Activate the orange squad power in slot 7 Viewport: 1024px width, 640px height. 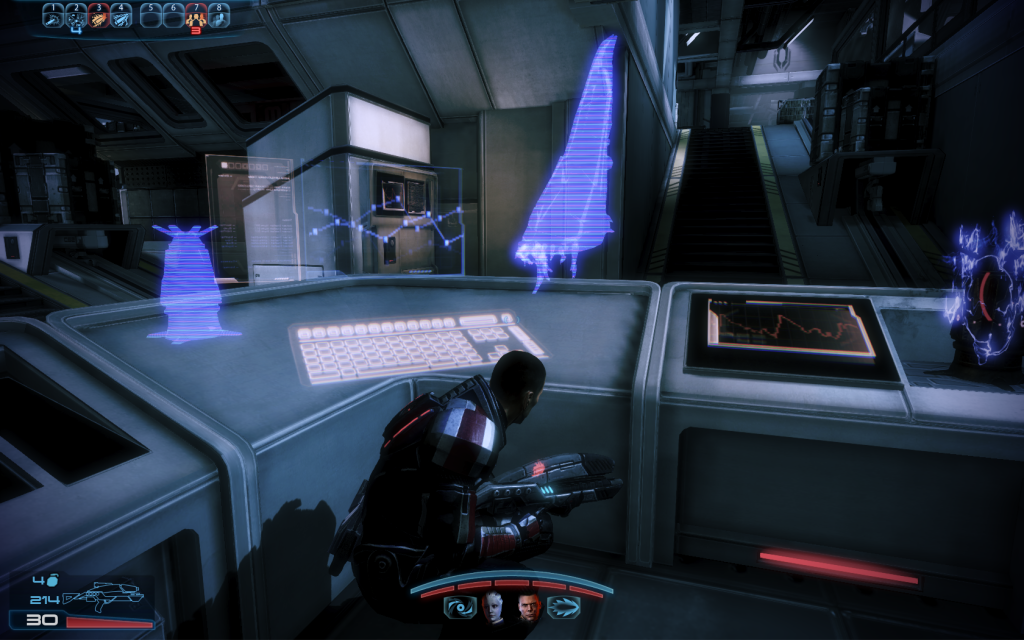[x=196, y=16]
